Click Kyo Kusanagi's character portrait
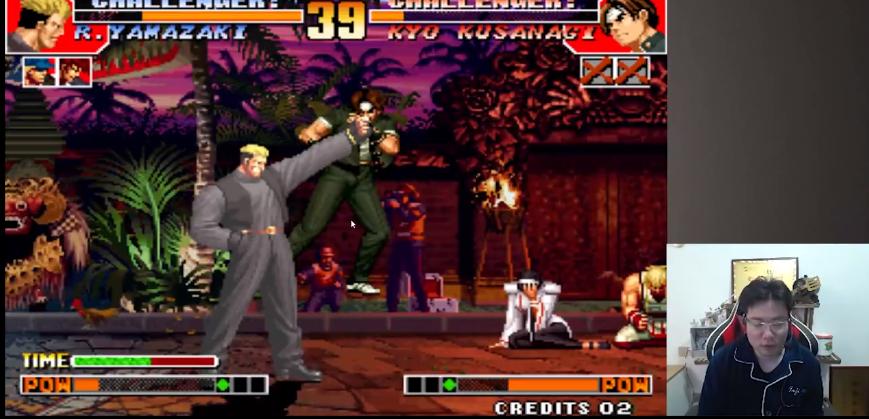The image size is (869, 419). click(x=634, y=25)
